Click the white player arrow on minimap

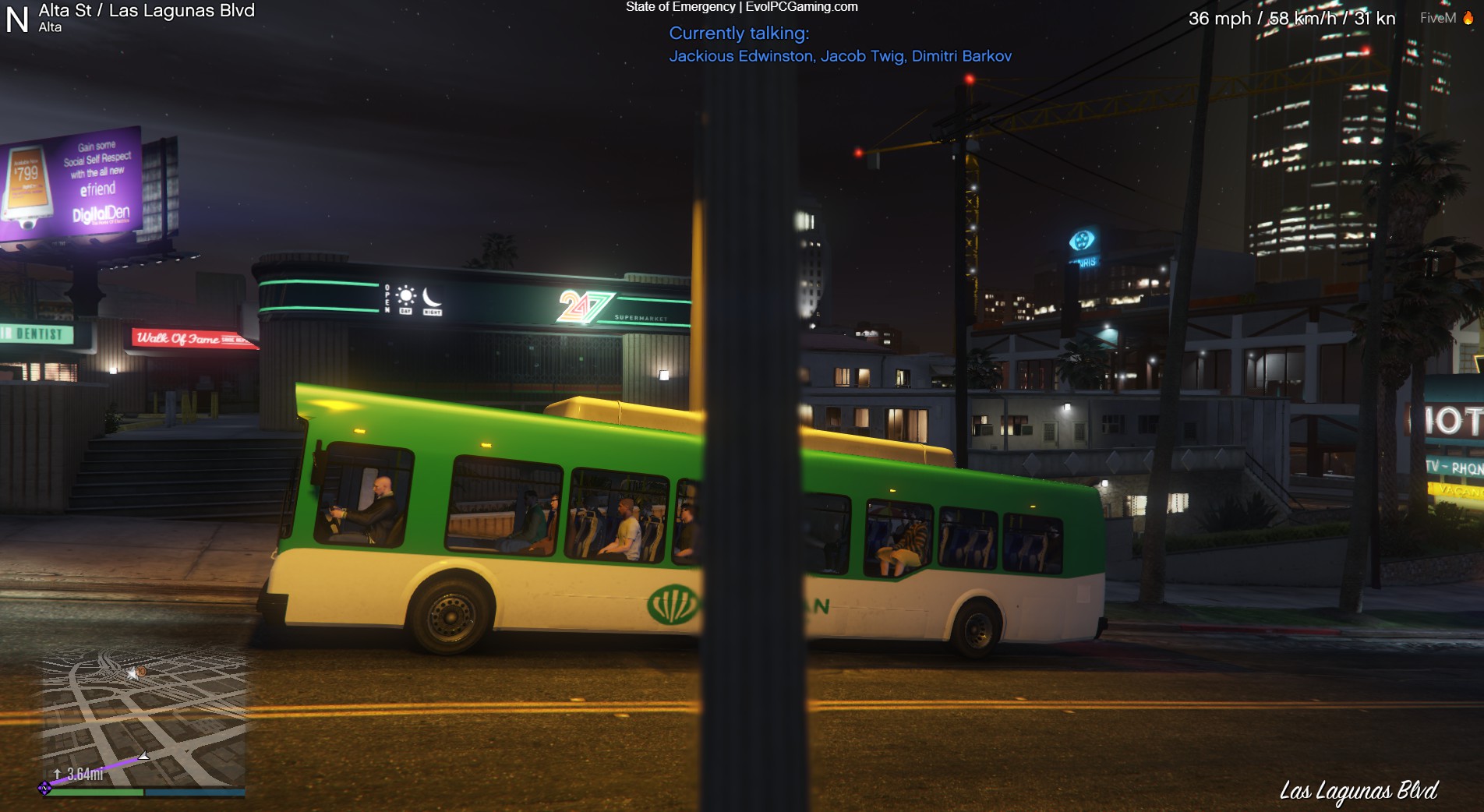(143, 756)
